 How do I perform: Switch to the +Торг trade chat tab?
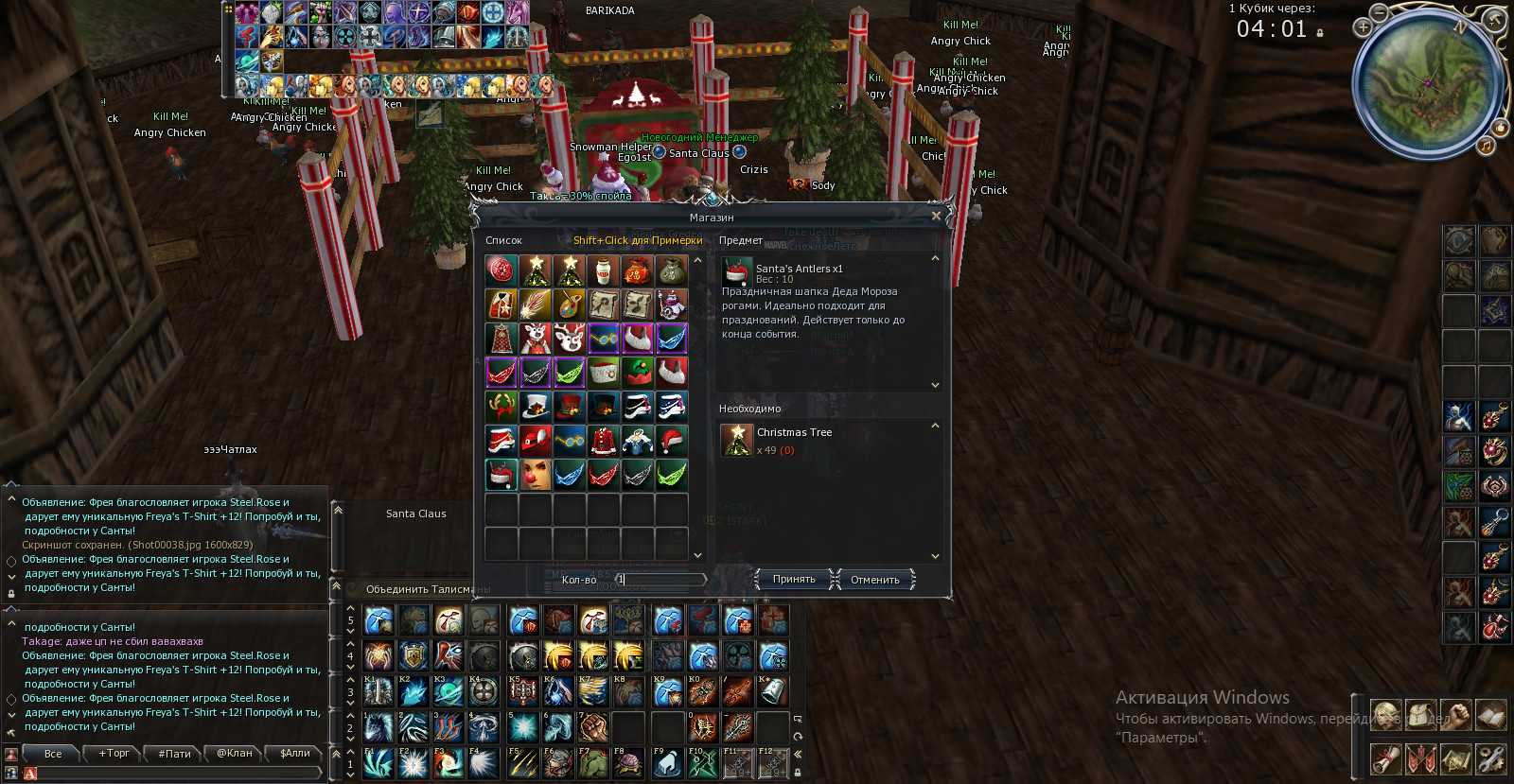(x=114, y=754)
